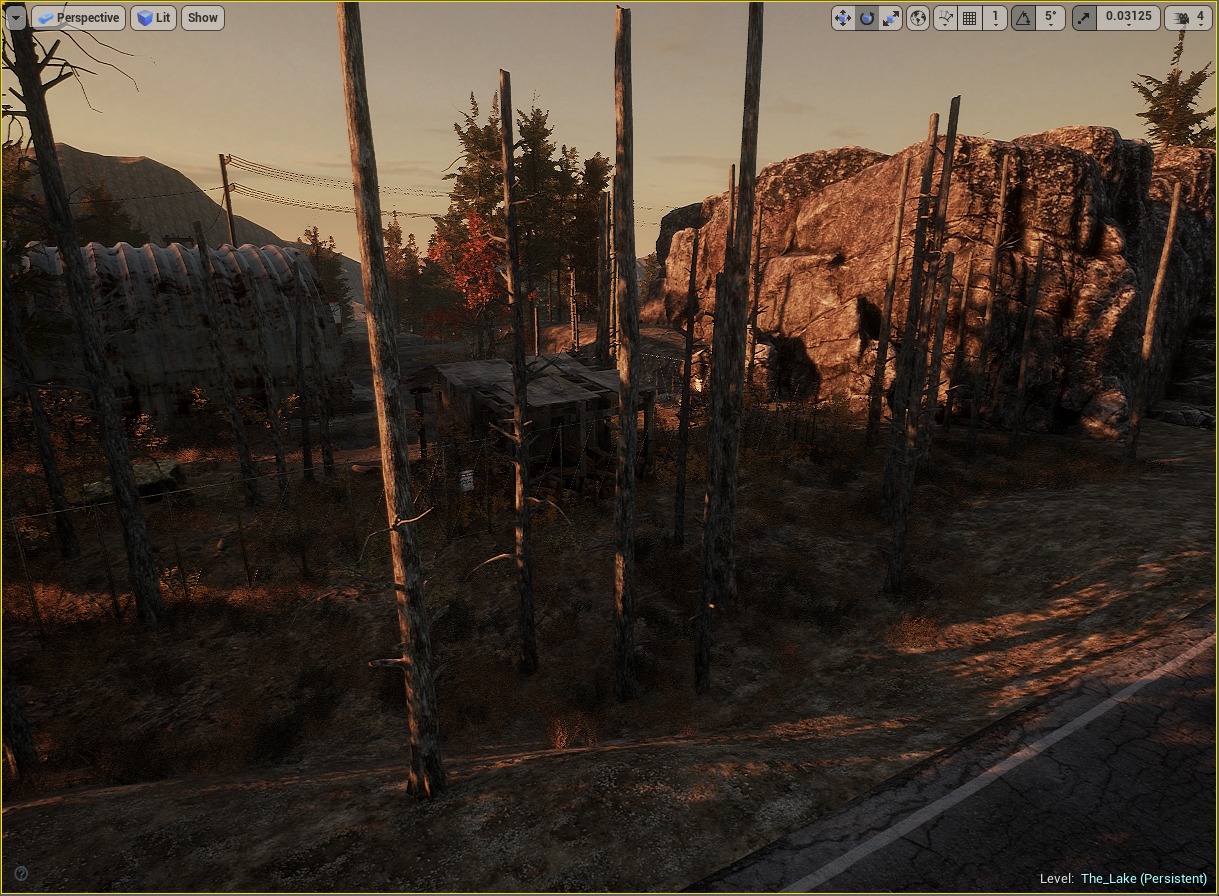Toggle rotation snapping with the triangle icon

(1023, 18)
